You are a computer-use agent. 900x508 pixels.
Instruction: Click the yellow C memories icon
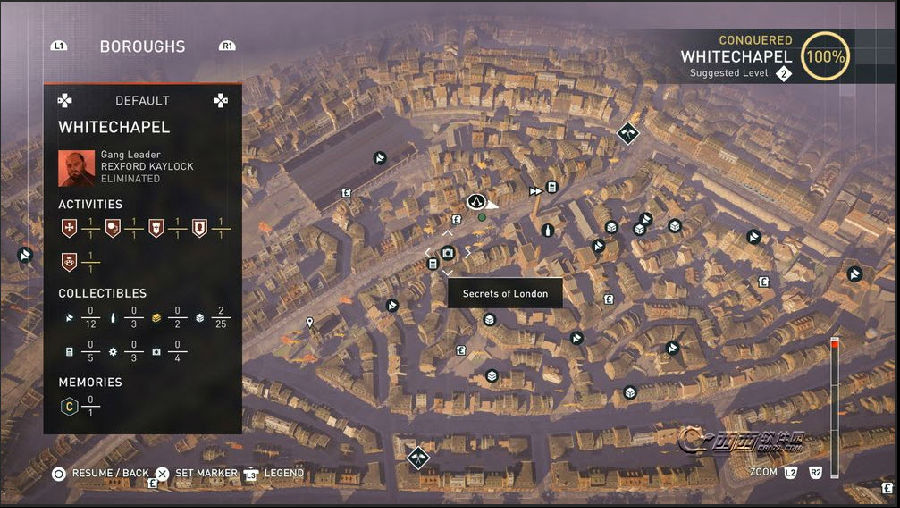[x=69, y=406]
